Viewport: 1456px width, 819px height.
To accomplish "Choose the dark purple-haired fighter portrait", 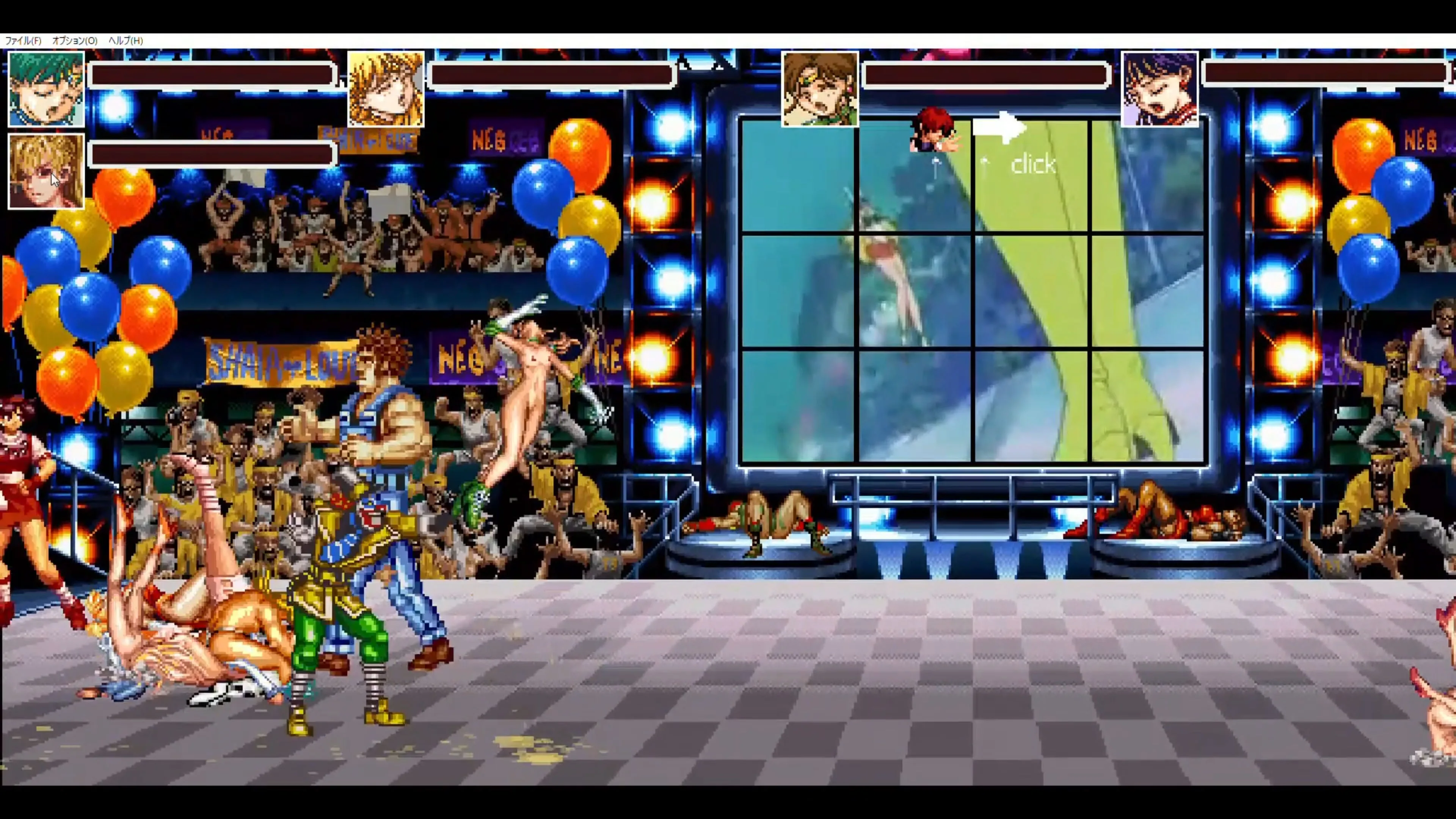I will click(1159, 89).
